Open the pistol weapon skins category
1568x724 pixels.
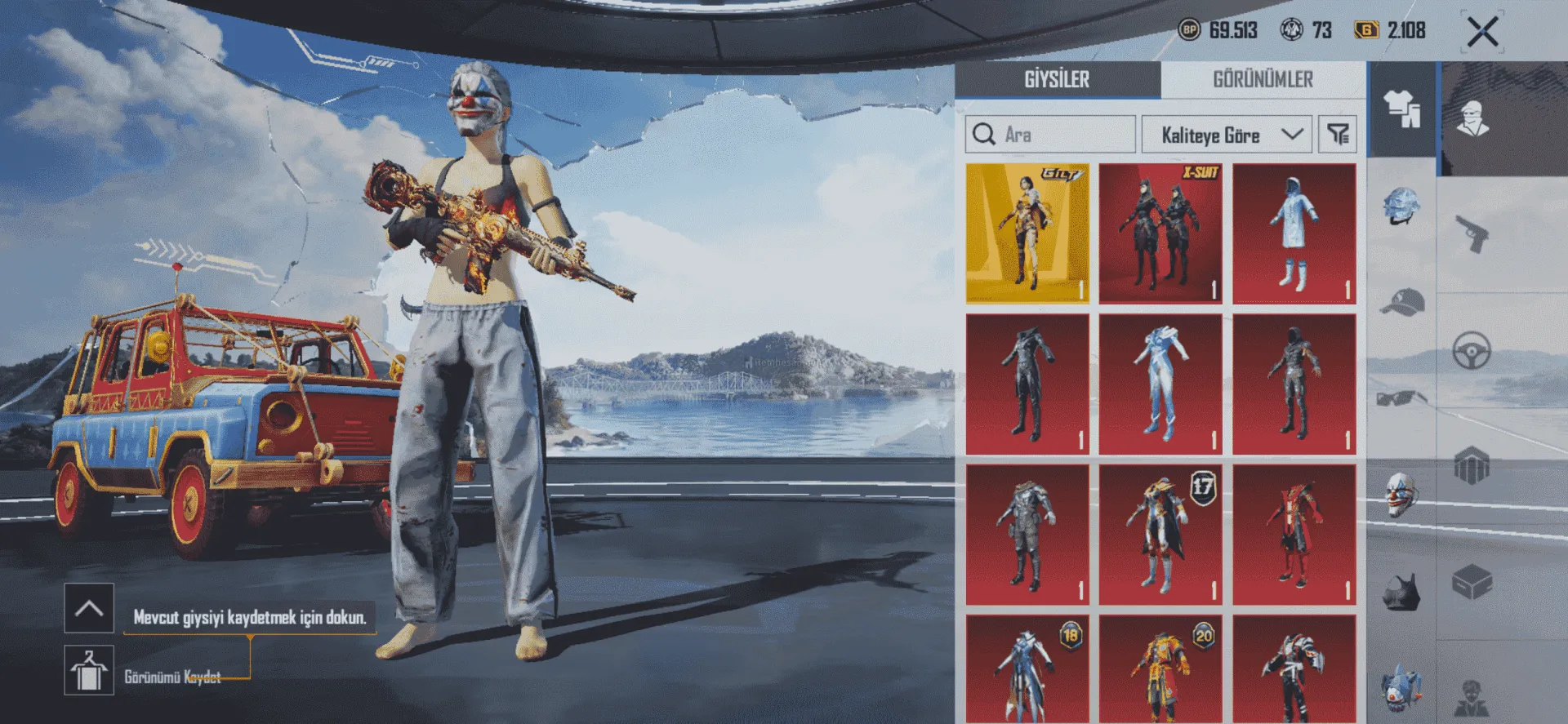(1472, 233)
